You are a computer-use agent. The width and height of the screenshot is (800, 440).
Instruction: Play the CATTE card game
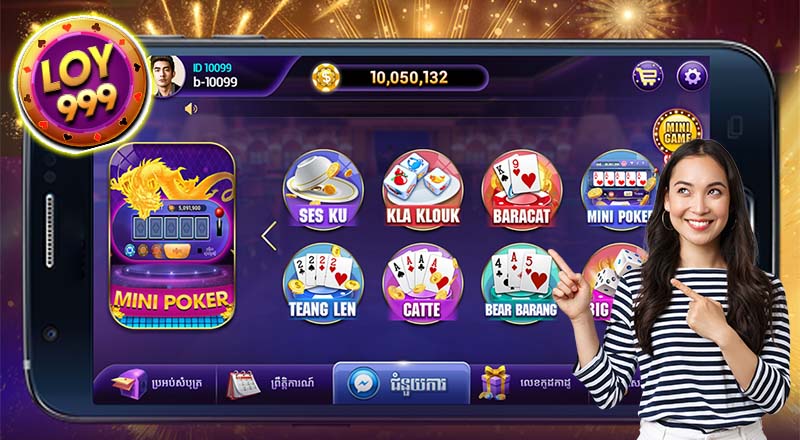pyautogui.click(x=421, y=283)
